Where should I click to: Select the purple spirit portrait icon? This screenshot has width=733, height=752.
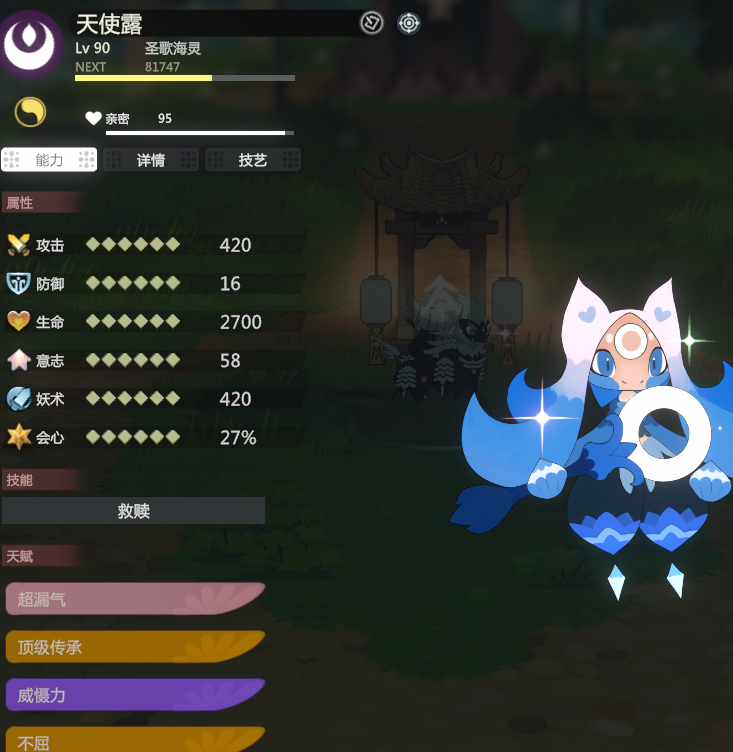click(x=33, y=43)
